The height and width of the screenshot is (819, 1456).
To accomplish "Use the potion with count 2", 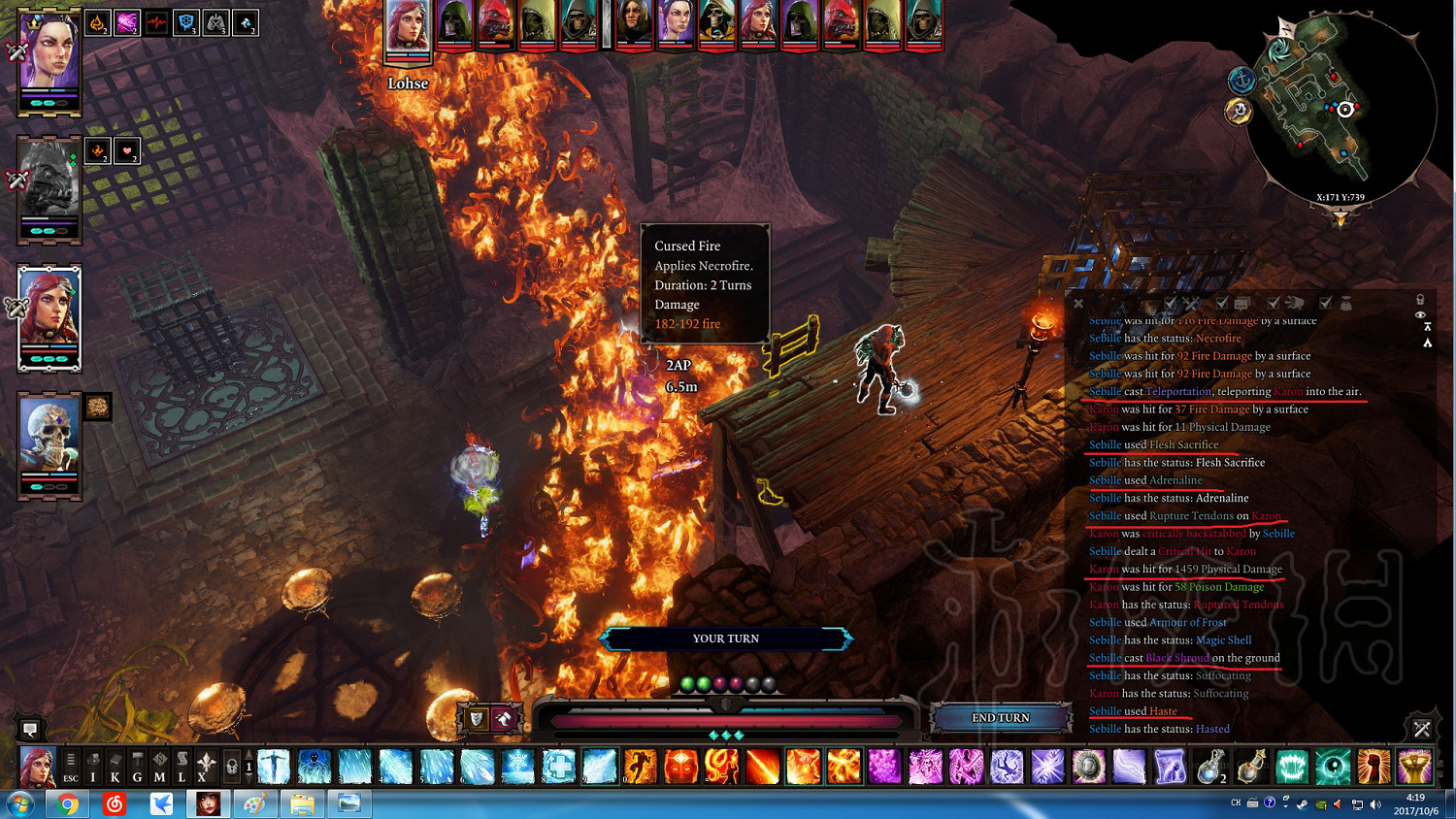I will pyautogui.click(x=1210, y=767).
